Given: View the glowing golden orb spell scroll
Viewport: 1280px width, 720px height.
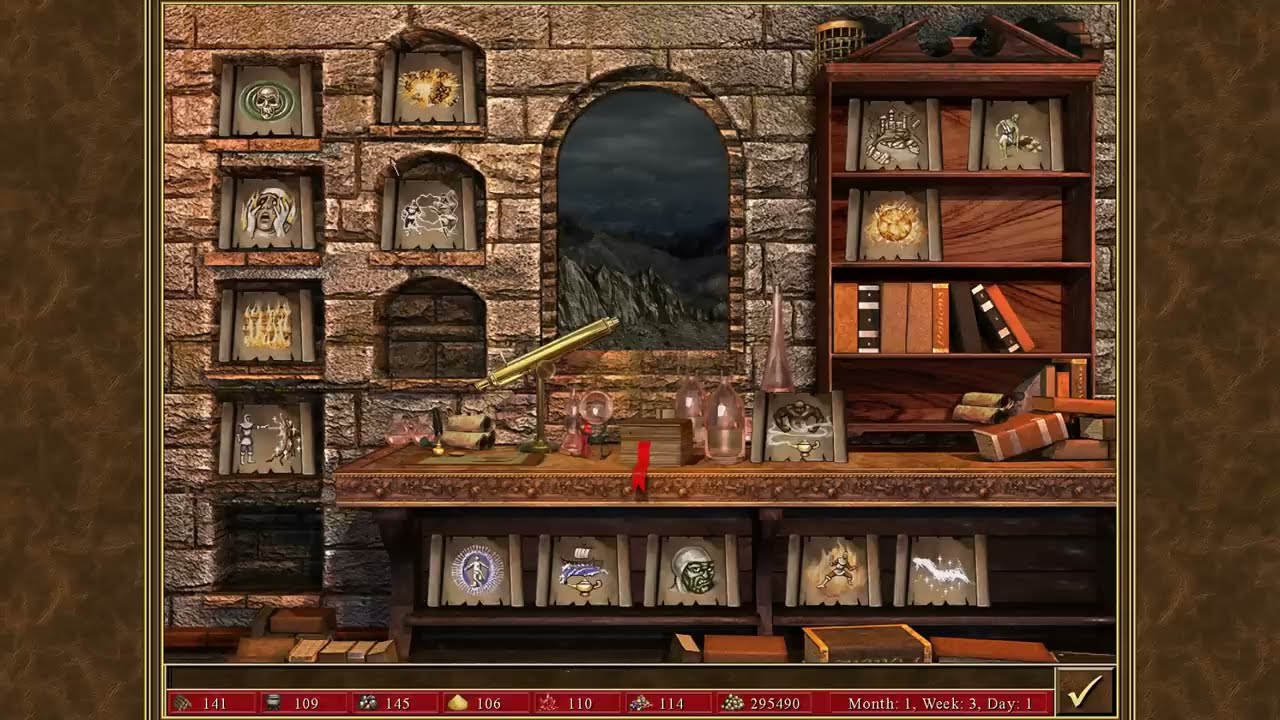Looking at the screenshot, I should [893, 224].
